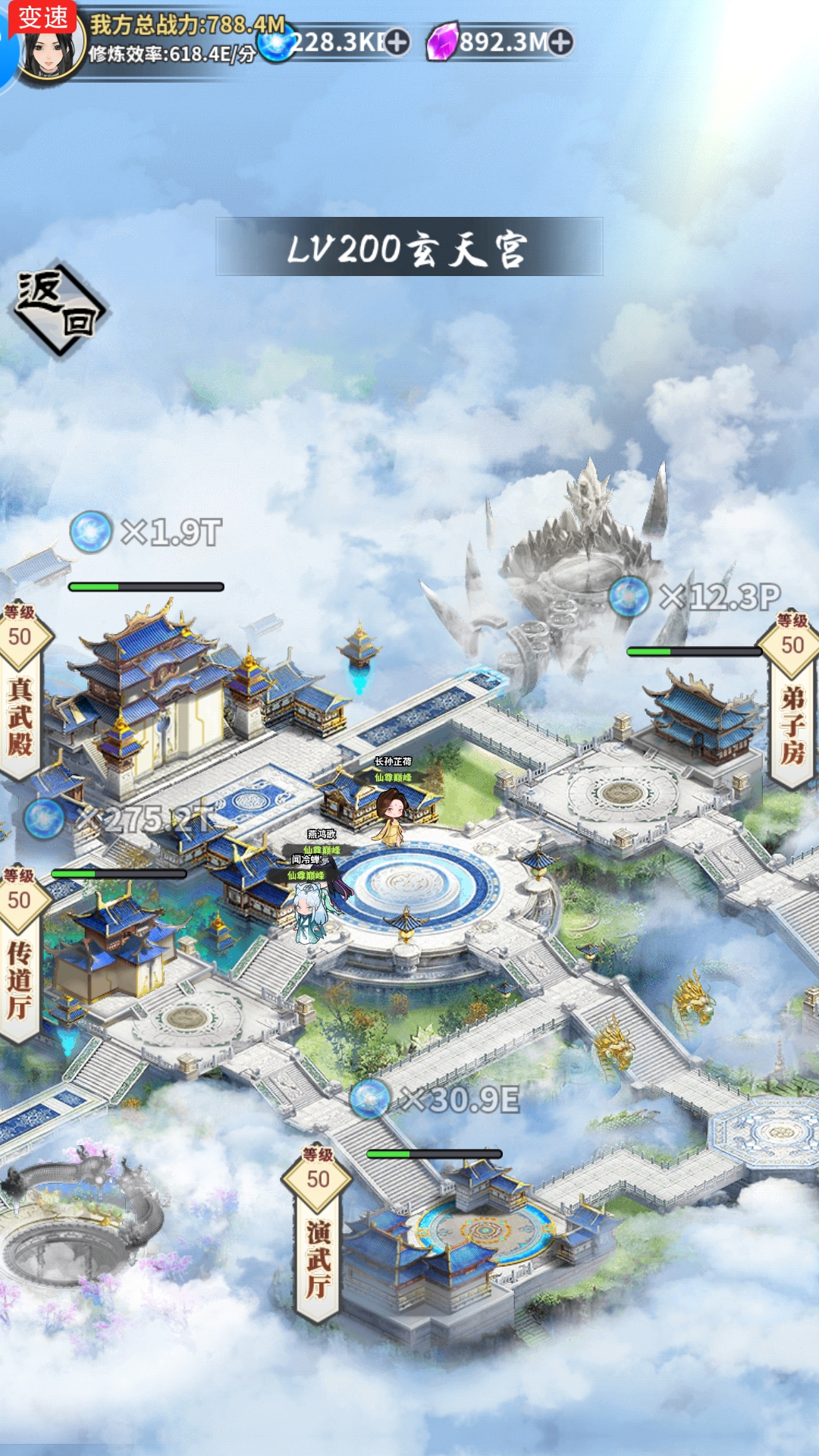Add more purple crystal currency
819x1456 pixels.
[x=561, y=42]
